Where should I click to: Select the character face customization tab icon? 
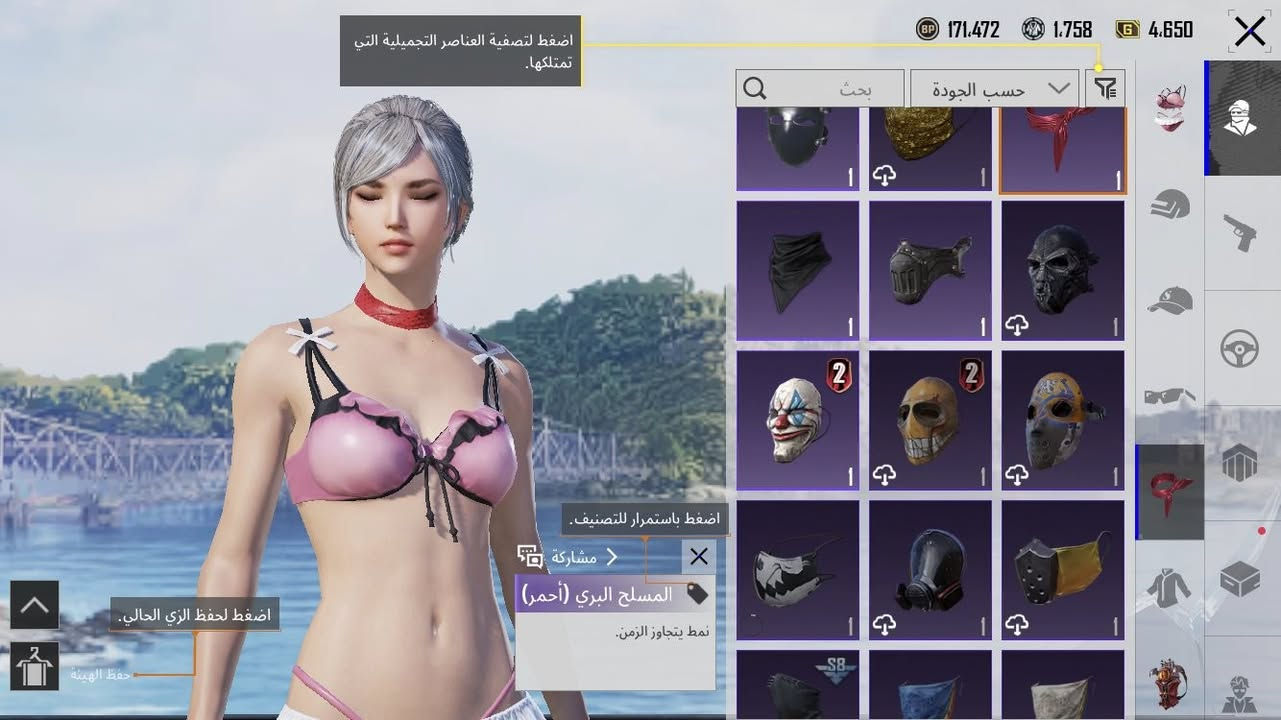pos(1243,118)
